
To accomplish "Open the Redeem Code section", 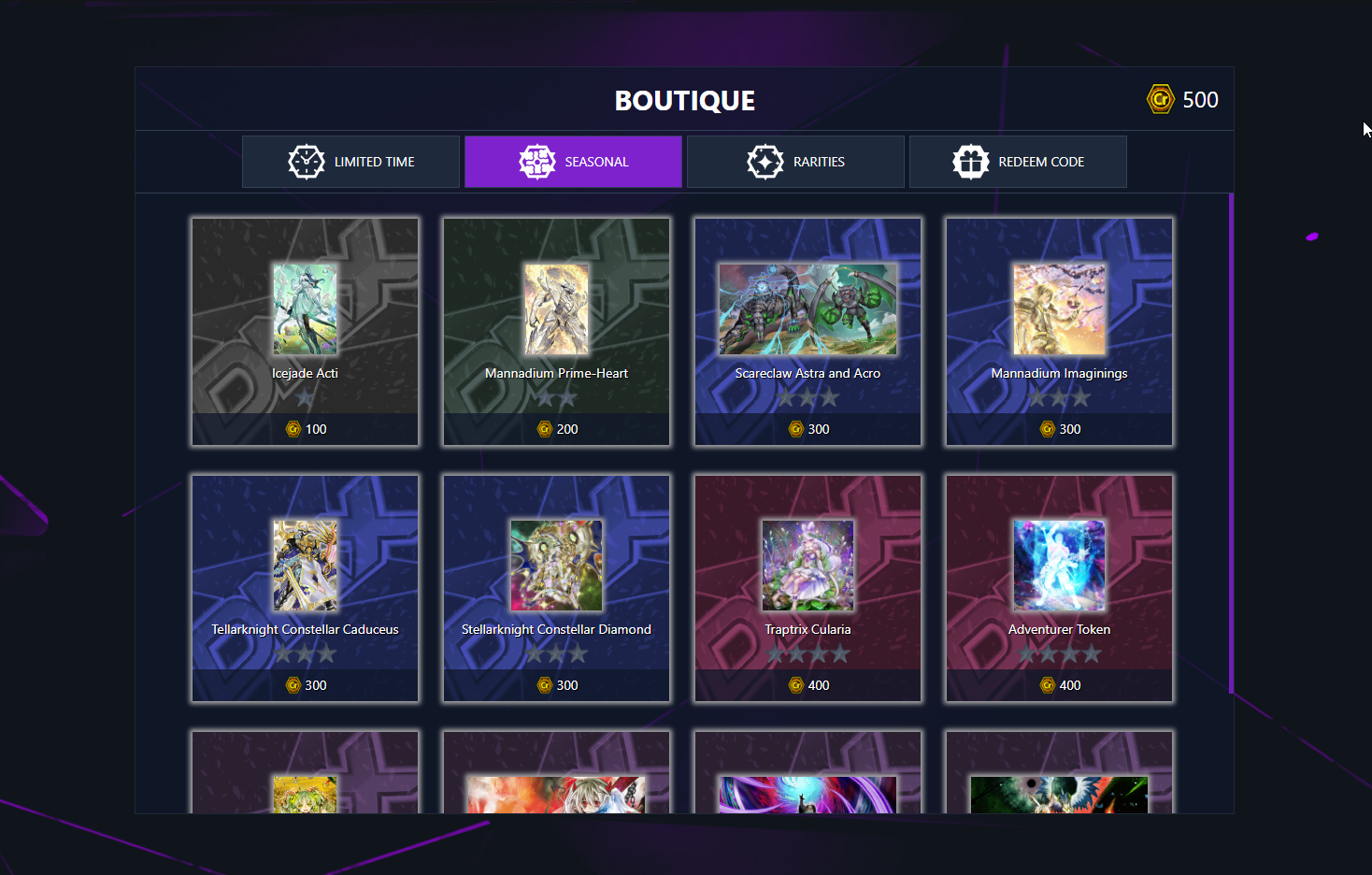I will (x=1018, y=161).
